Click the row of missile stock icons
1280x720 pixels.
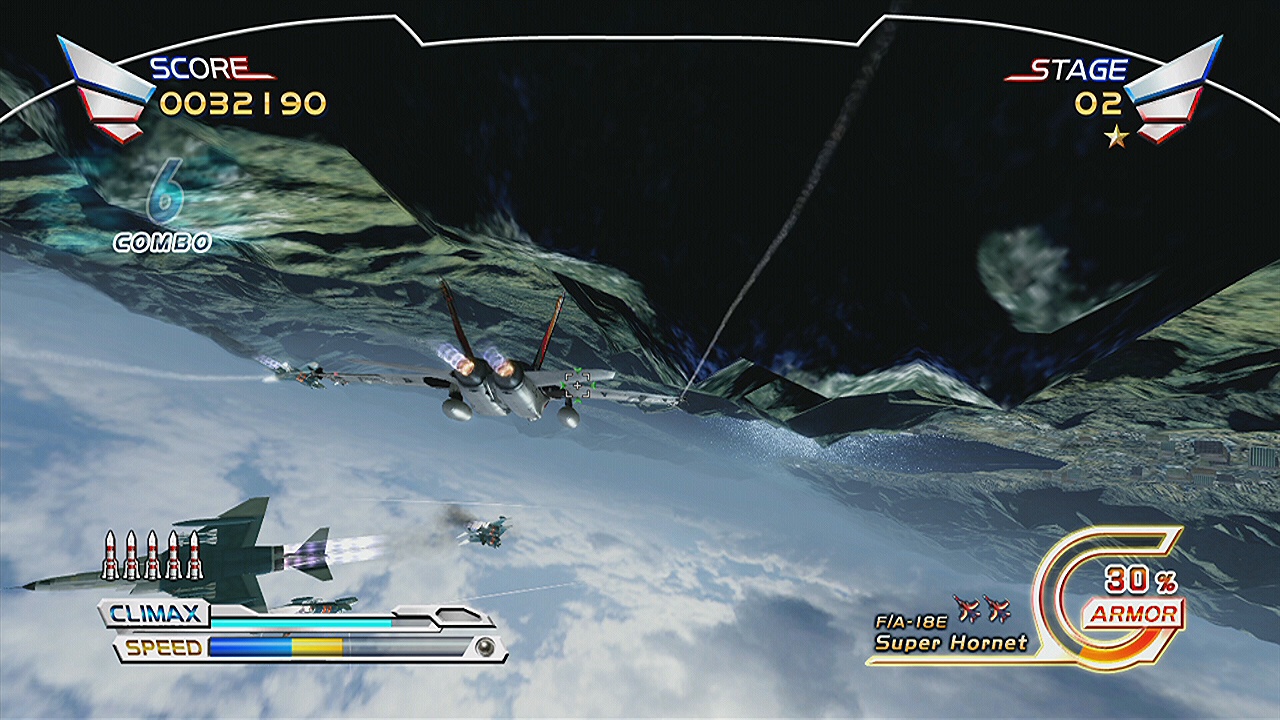coord(152,555)
